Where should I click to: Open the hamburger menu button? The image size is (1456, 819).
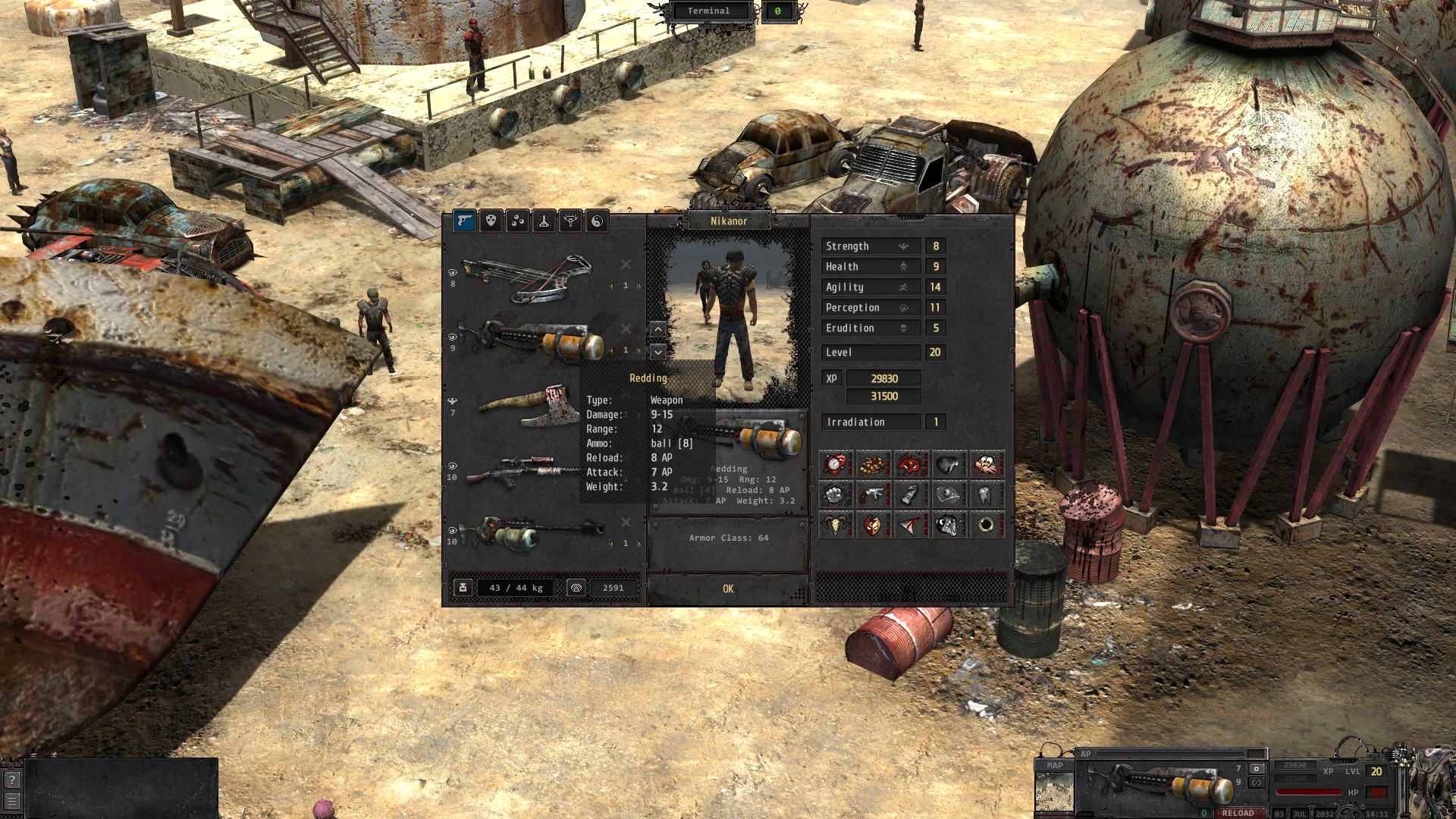(x=11, y=801)
